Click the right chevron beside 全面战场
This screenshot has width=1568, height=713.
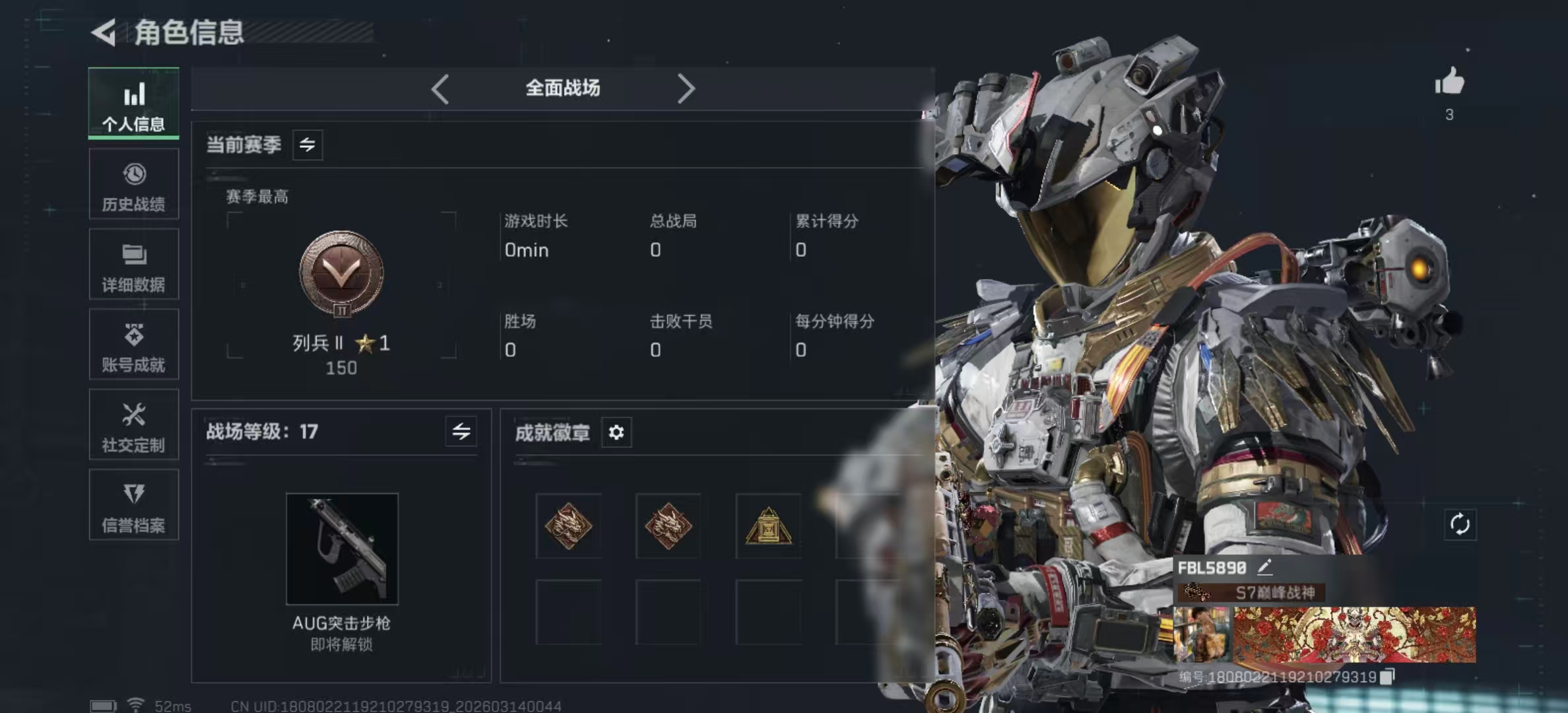click(x=686, y=88)
